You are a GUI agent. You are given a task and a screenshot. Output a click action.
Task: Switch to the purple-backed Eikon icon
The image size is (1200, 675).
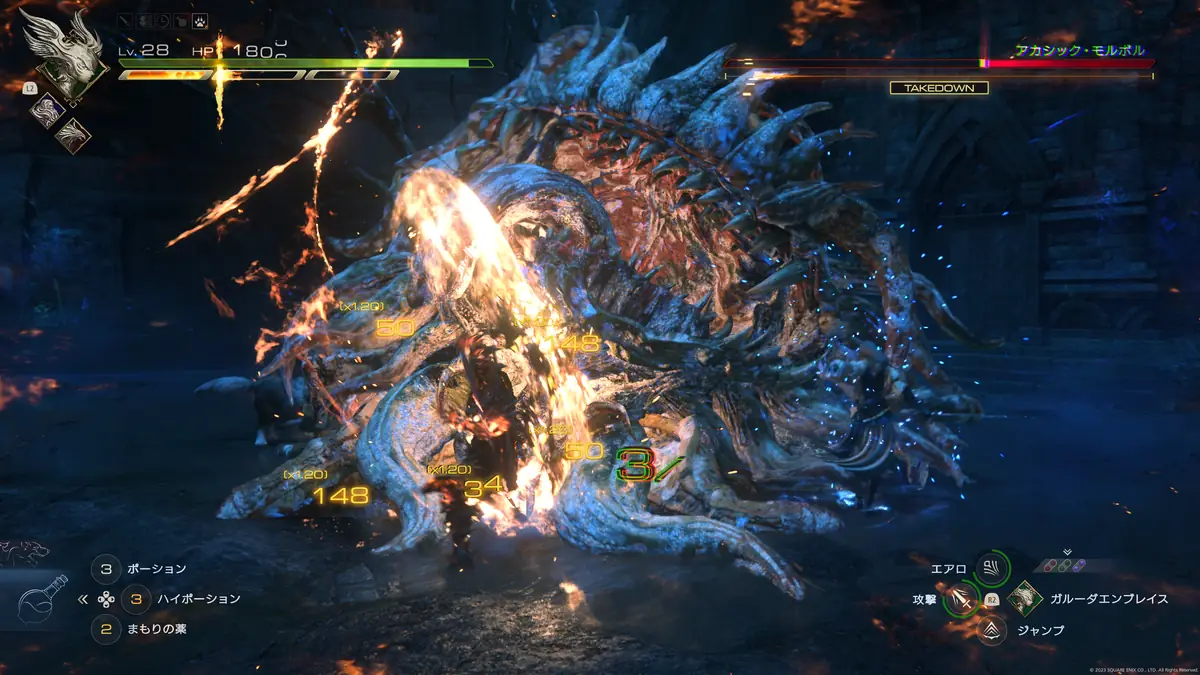tap(46, 110)
